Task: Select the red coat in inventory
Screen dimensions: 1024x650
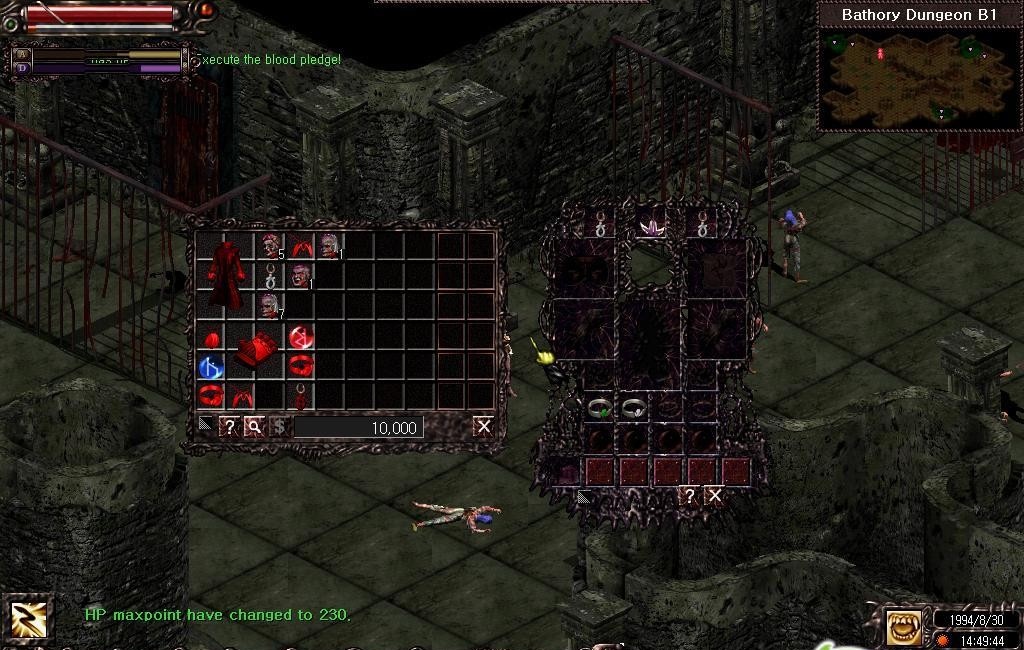Action: tap(226, 274)
